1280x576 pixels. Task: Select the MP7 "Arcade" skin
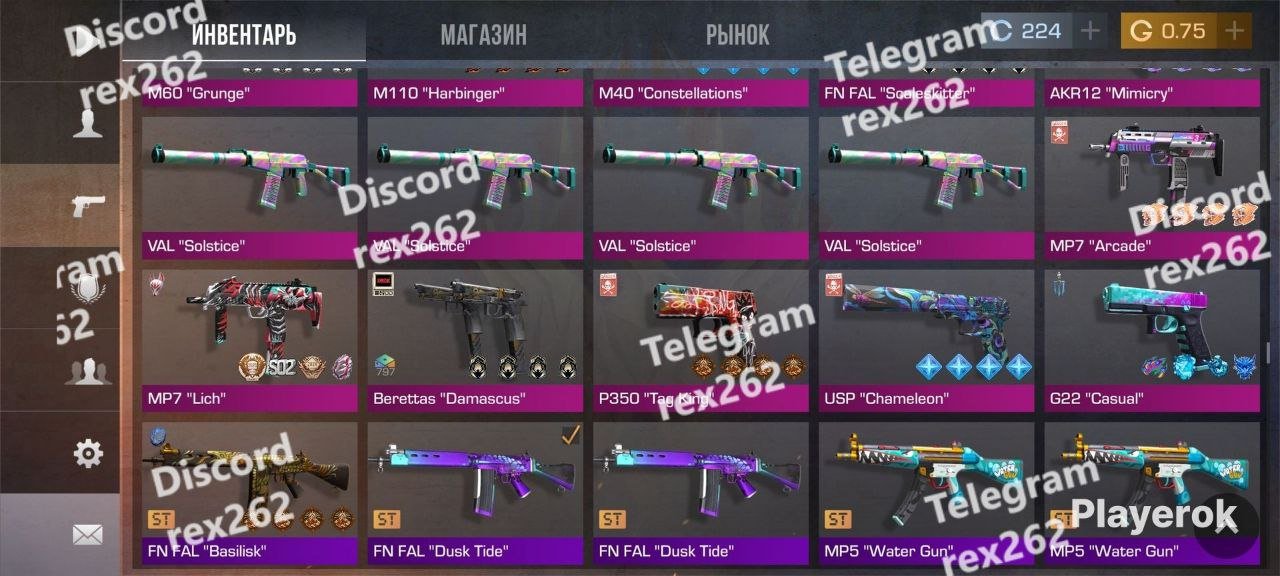click(x=1152, y=188)
